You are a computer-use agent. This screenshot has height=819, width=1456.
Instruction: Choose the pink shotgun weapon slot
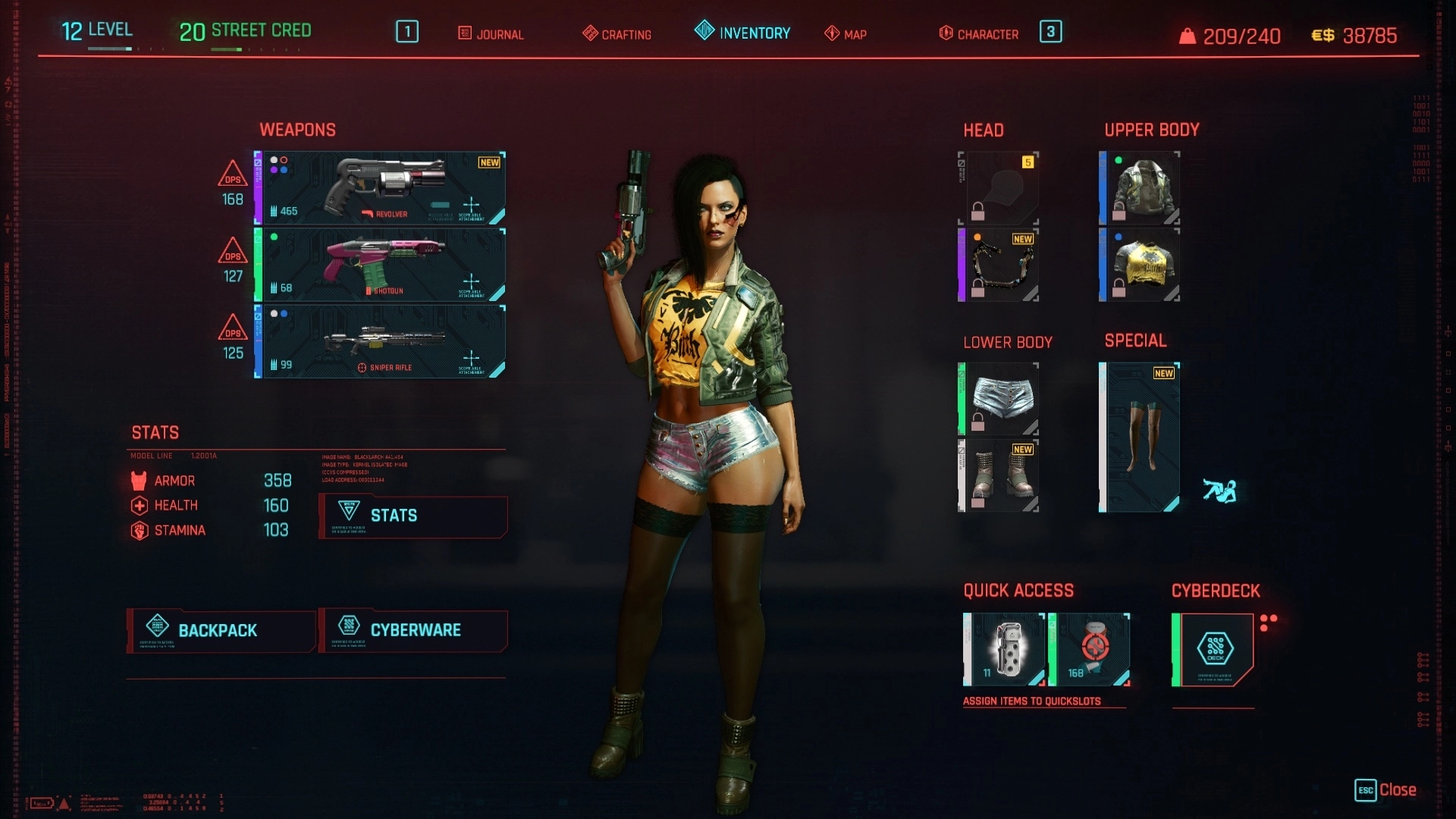click(x=381, y=265)
